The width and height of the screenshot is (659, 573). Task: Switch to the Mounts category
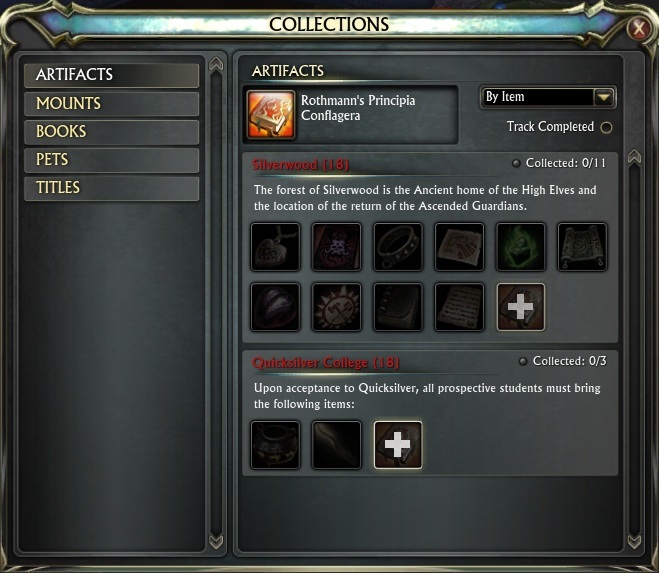[x=111, y=103]
